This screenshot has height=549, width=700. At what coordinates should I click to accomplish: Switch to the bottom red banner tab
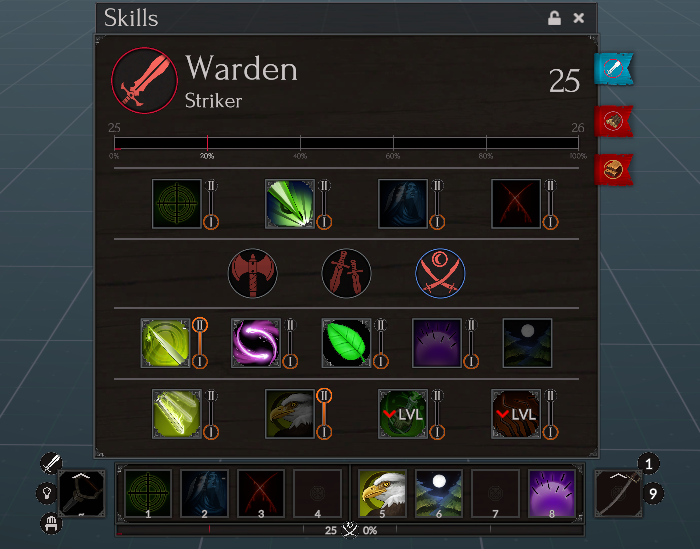tap(612, 169)
